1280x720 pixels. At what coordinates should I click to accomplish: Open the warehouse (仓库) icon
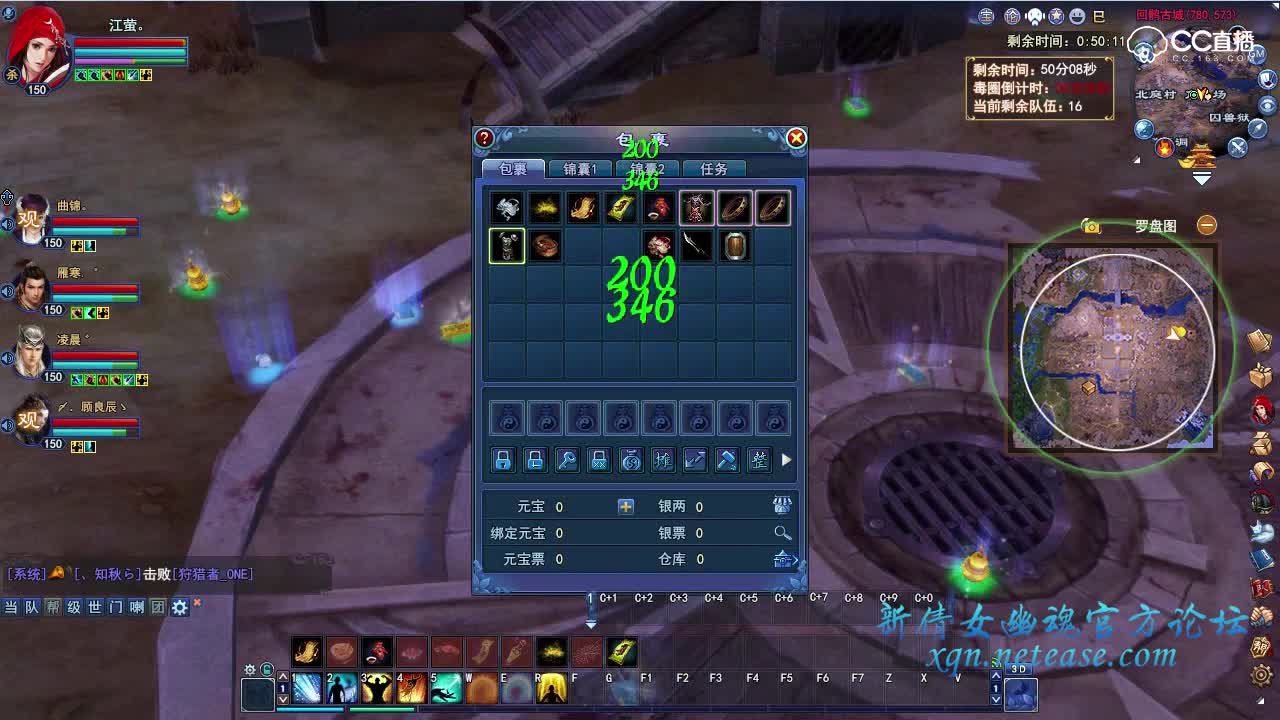coord(781,560)
